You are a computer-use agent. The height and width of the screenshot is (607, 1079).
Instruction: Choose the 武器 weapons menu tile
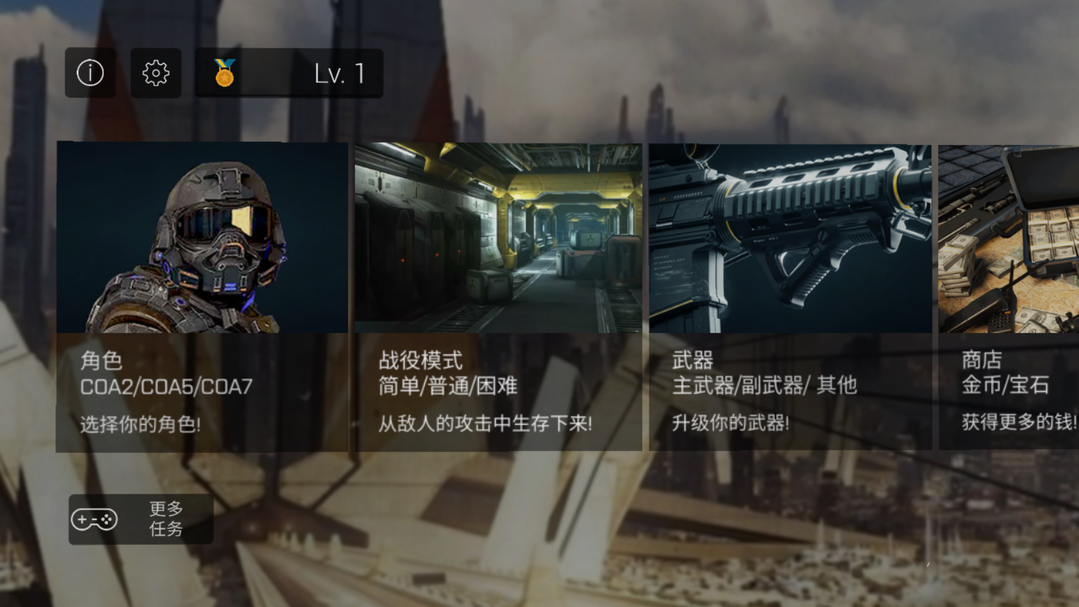790,296
